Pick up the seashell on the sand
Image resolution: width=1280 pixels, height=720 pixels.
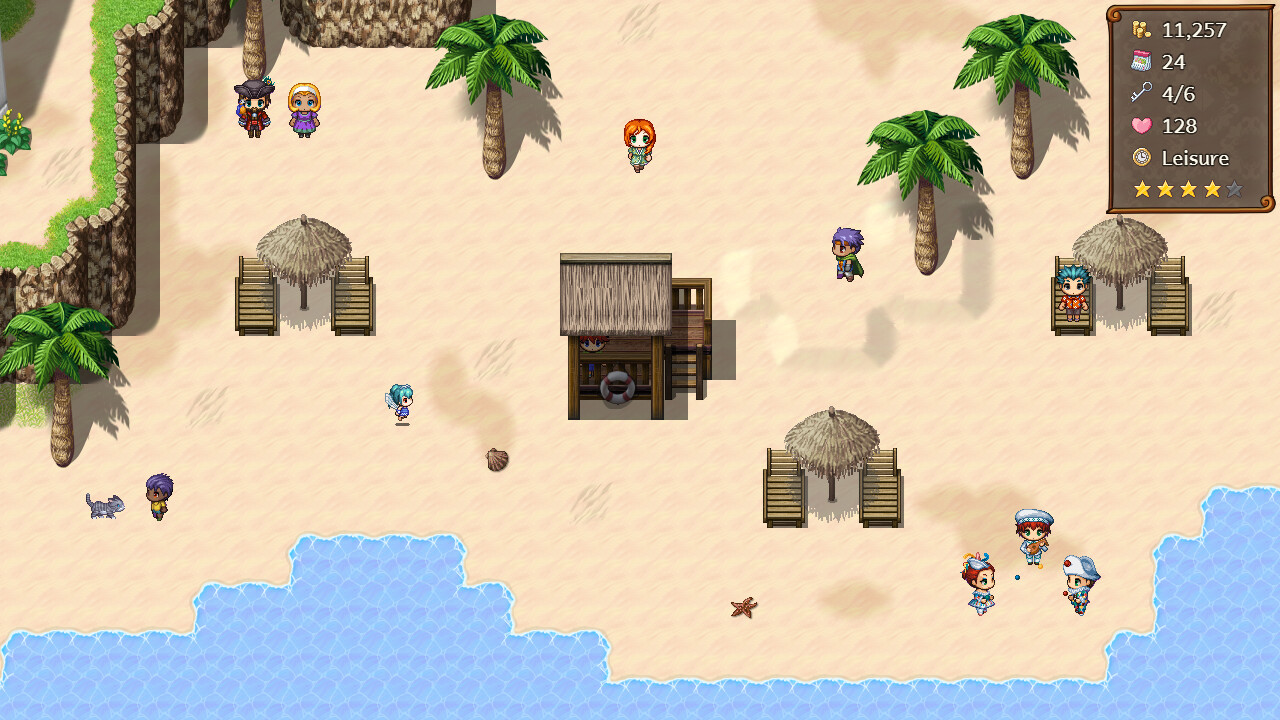pyautogui.click(x=497, y=459)
